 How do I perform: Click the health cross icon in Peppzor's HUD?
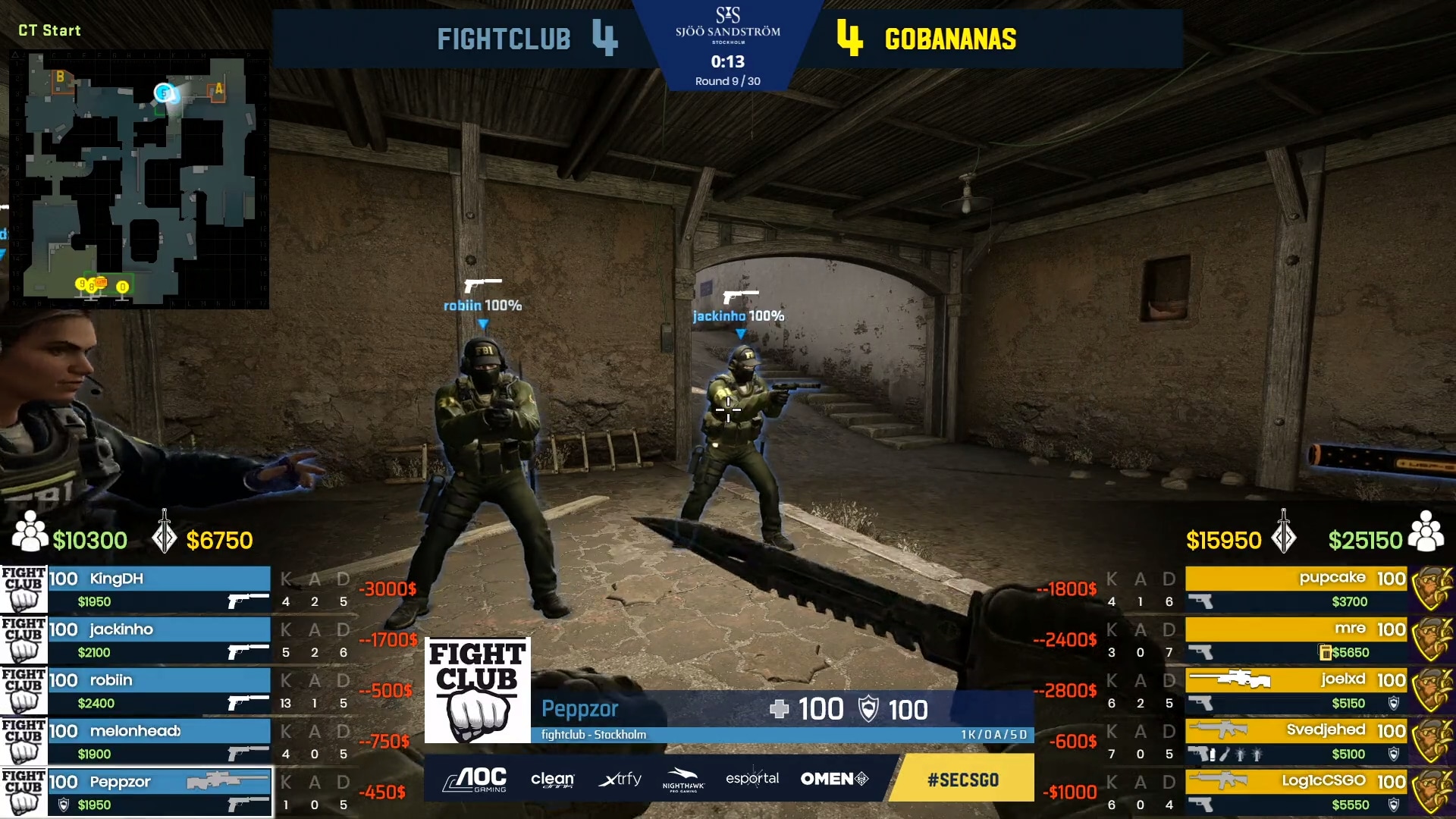[779, 709]
